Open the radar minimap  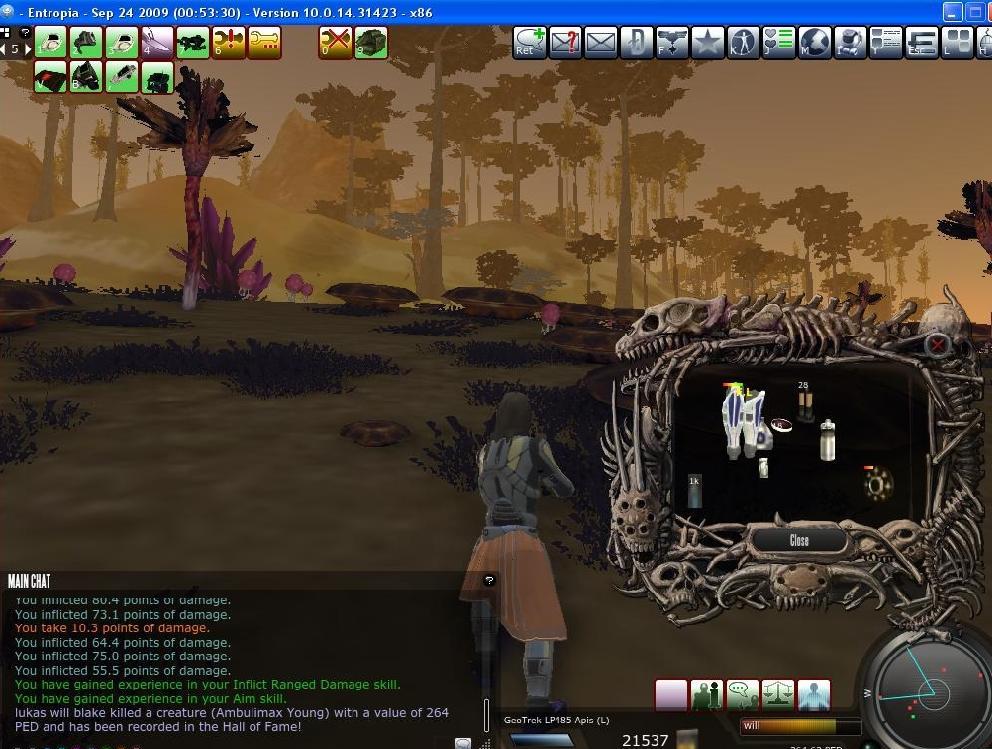(x=920, y=688)
